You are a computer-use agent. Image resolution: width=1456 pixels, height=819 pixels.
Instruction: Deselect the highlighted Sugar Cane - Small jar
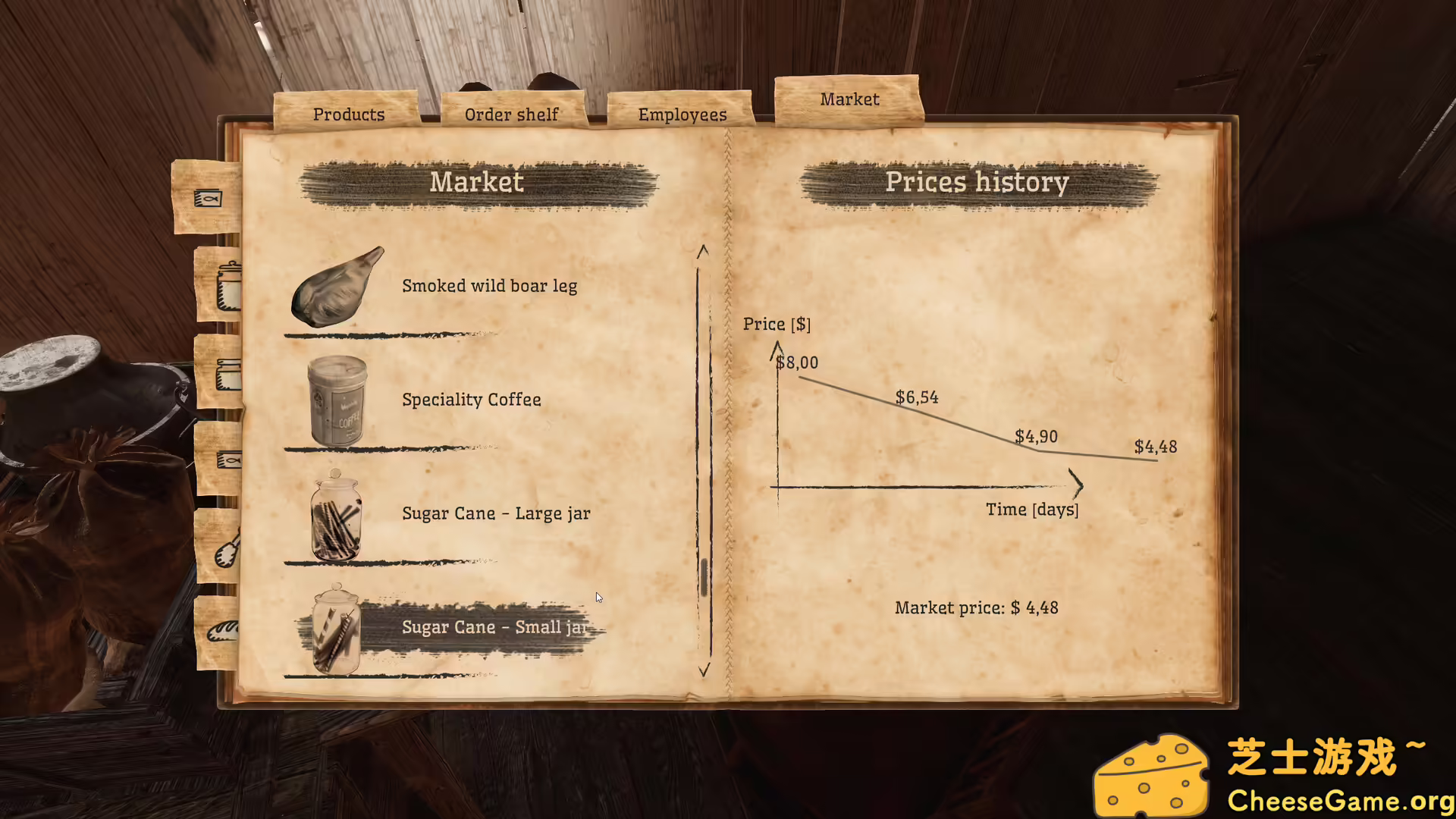[x=493, y=627]
